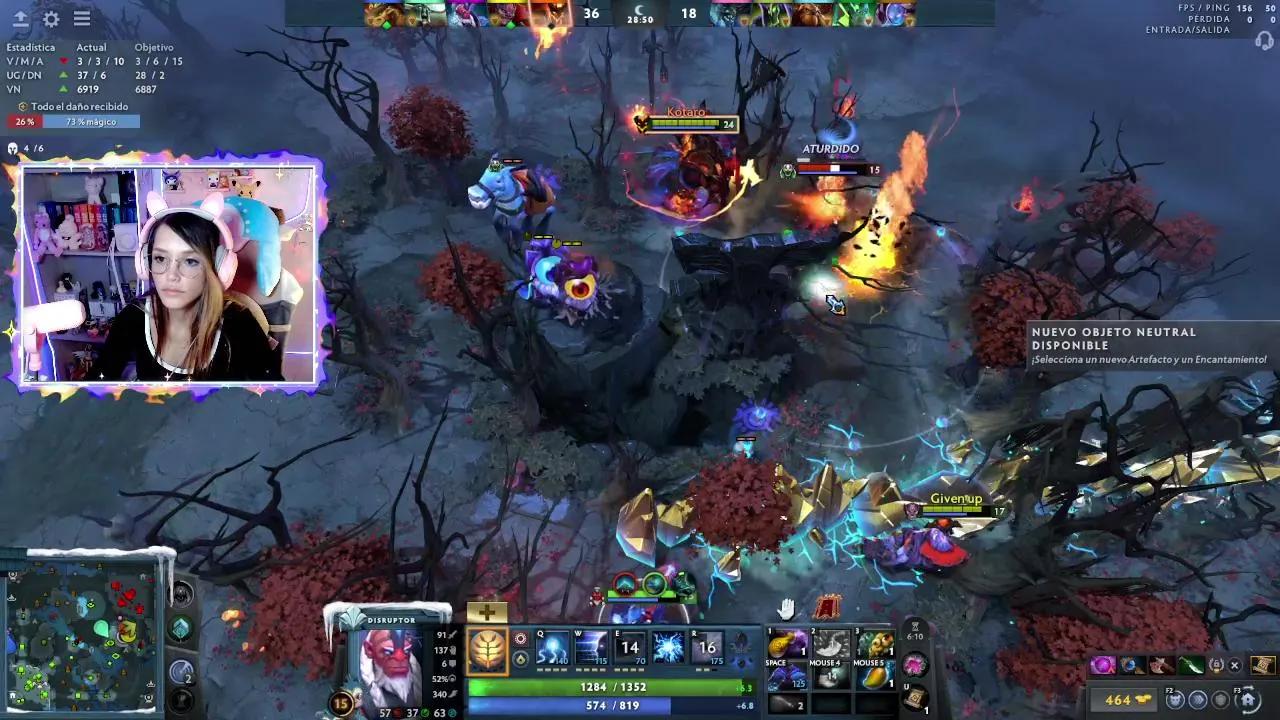1280x720 pixels.
Task: Select the courier icon near F2
Action: [x=1176, y=700]
